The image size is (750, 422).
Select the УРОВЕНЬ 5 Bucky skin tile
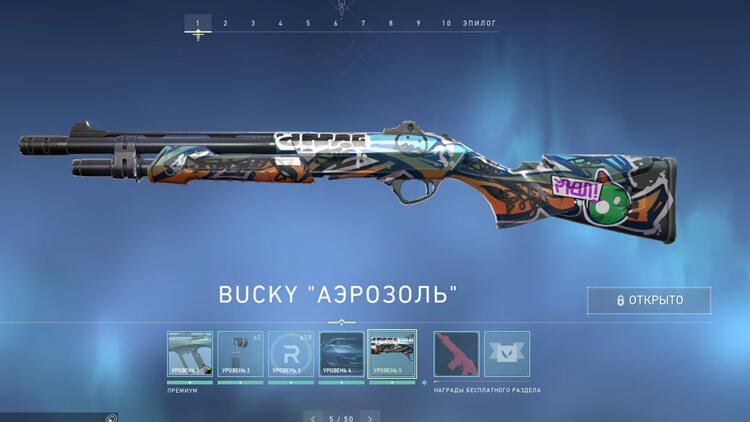(x=392, y=354)
